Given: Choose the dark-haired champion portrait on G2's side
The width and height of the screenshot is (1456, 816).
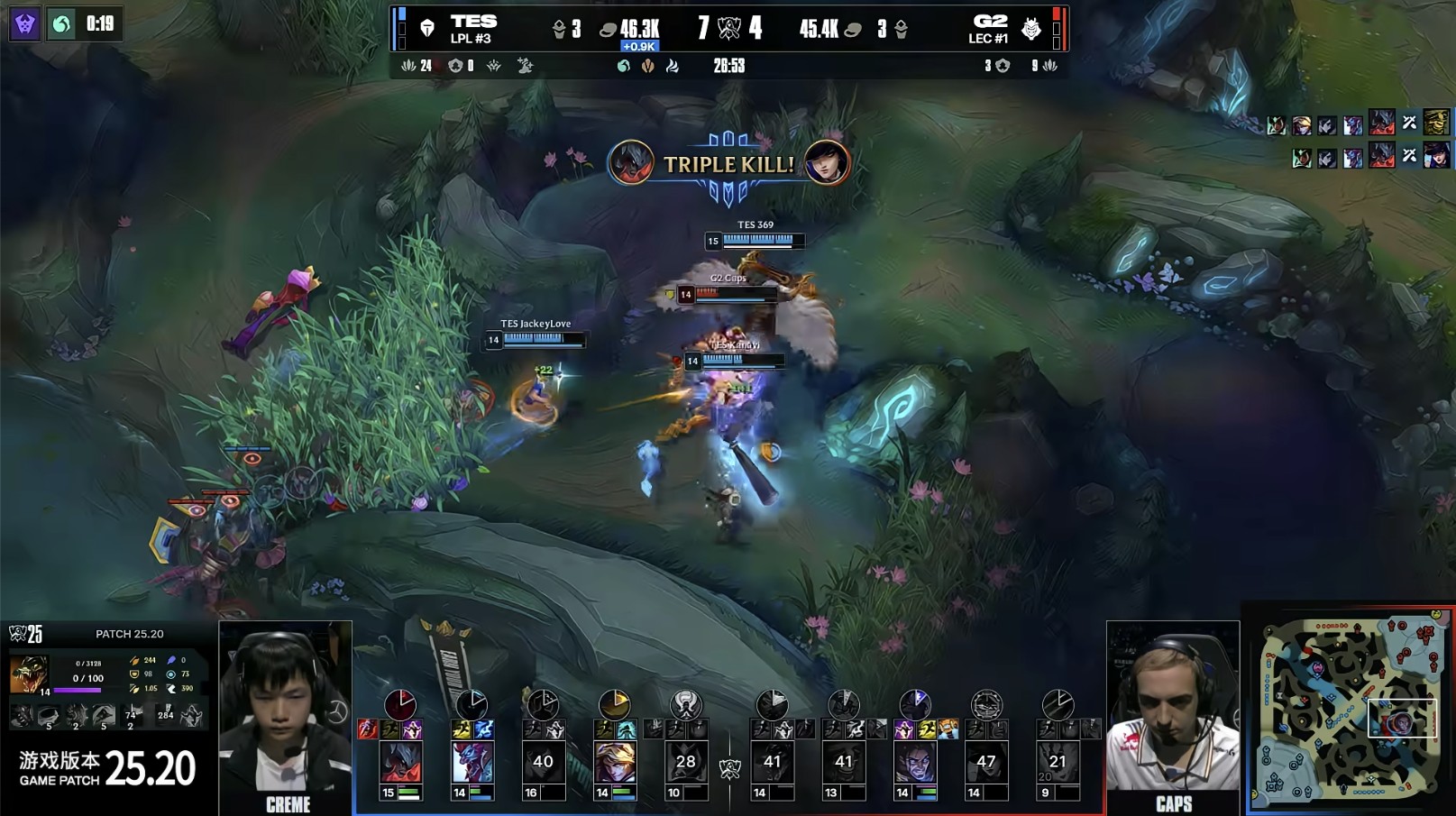Looking at the screenshot, I should [x=914, y=763].
